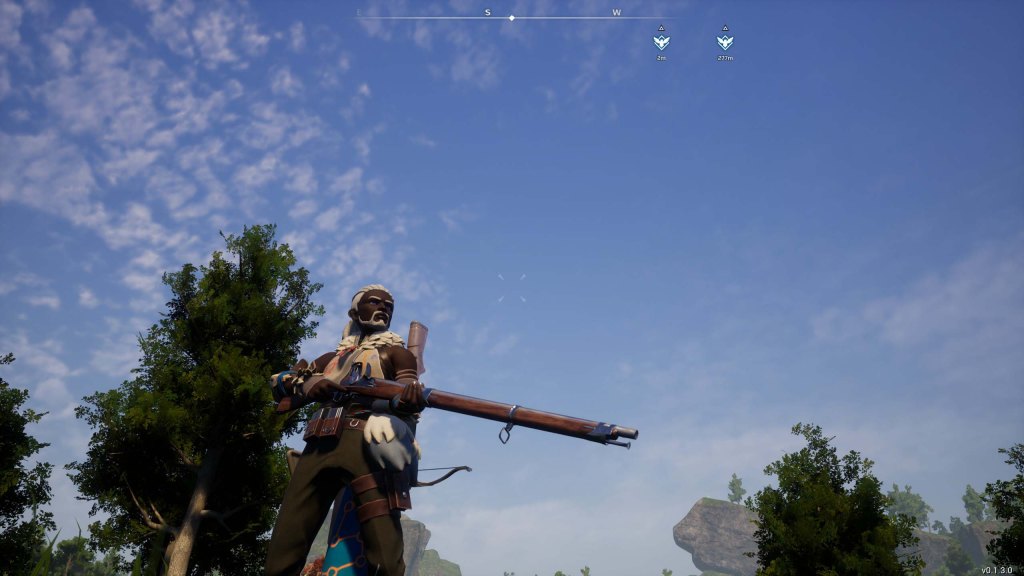
Task: Select the waypoint marker showing 2m
Action: click(661, 42)
